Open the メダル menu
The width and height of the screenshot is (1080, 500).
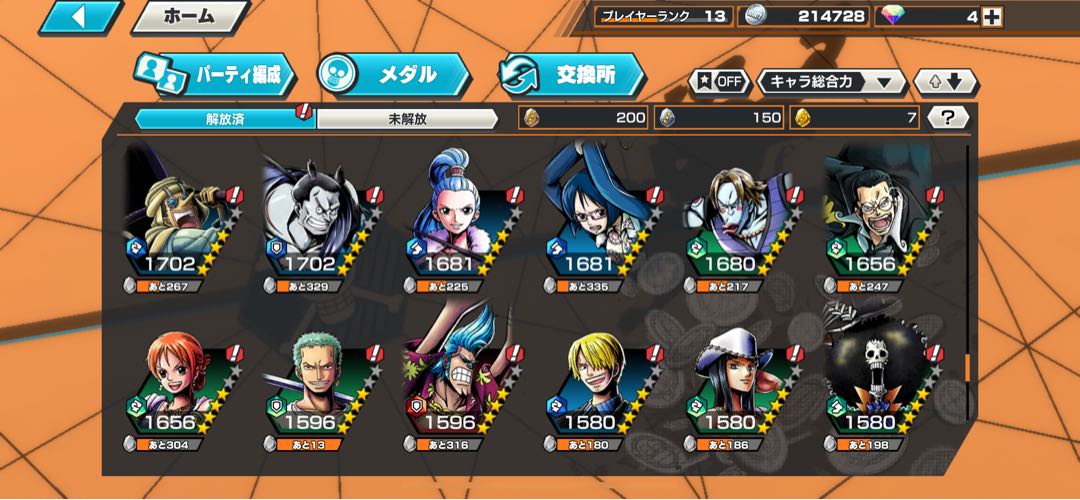392,75
